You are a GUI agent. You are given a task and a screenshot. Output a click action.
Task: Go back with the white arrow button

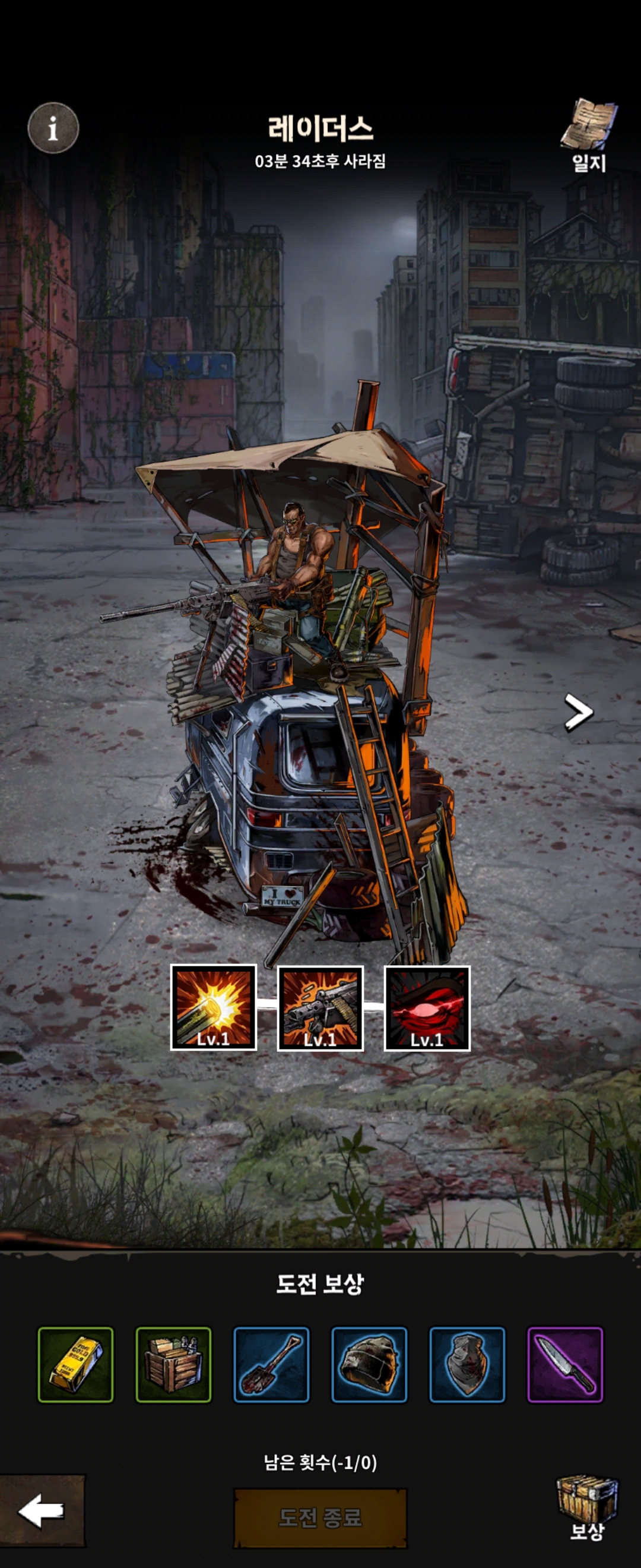[x=42, y=1511]
